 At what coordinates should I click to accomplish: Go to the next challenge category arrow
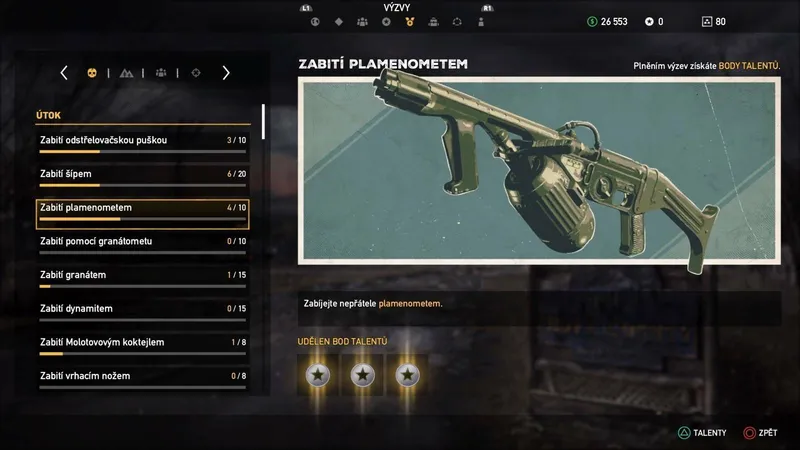(226, 73)
